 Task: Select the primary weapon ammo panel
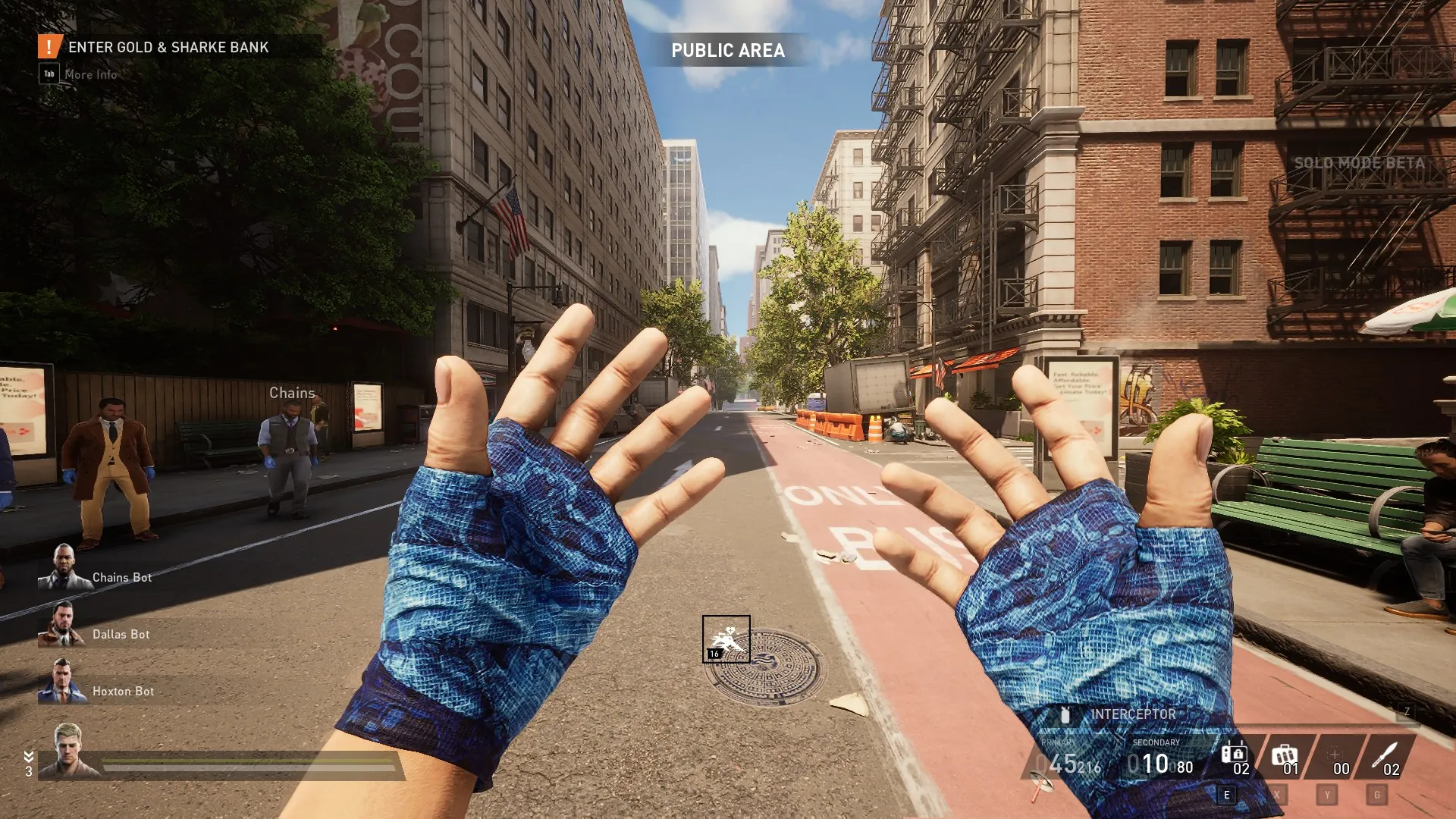[1068, 758]
